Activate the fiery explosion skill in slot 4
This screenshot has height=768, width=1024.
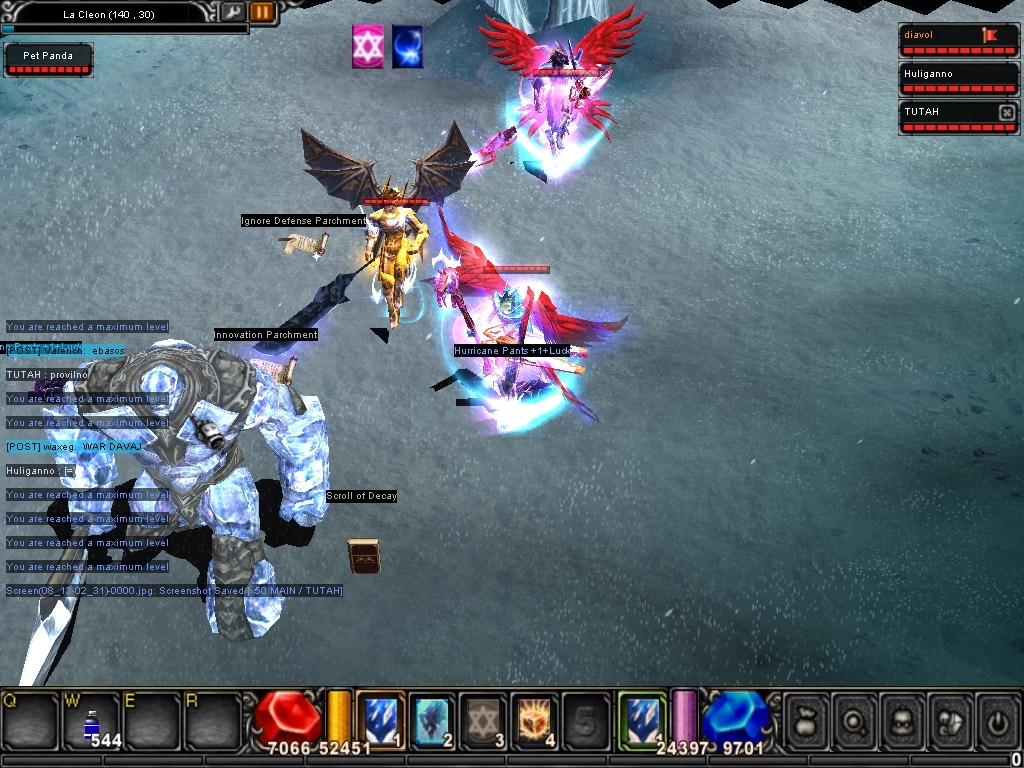coord(535,719)
